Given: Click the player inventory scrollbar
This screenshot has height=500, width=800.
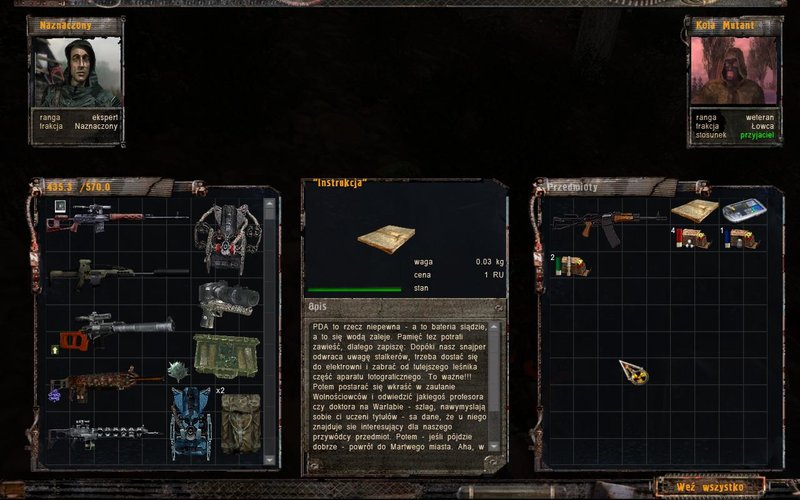Looking at the screenshot, I should [268, 330].
